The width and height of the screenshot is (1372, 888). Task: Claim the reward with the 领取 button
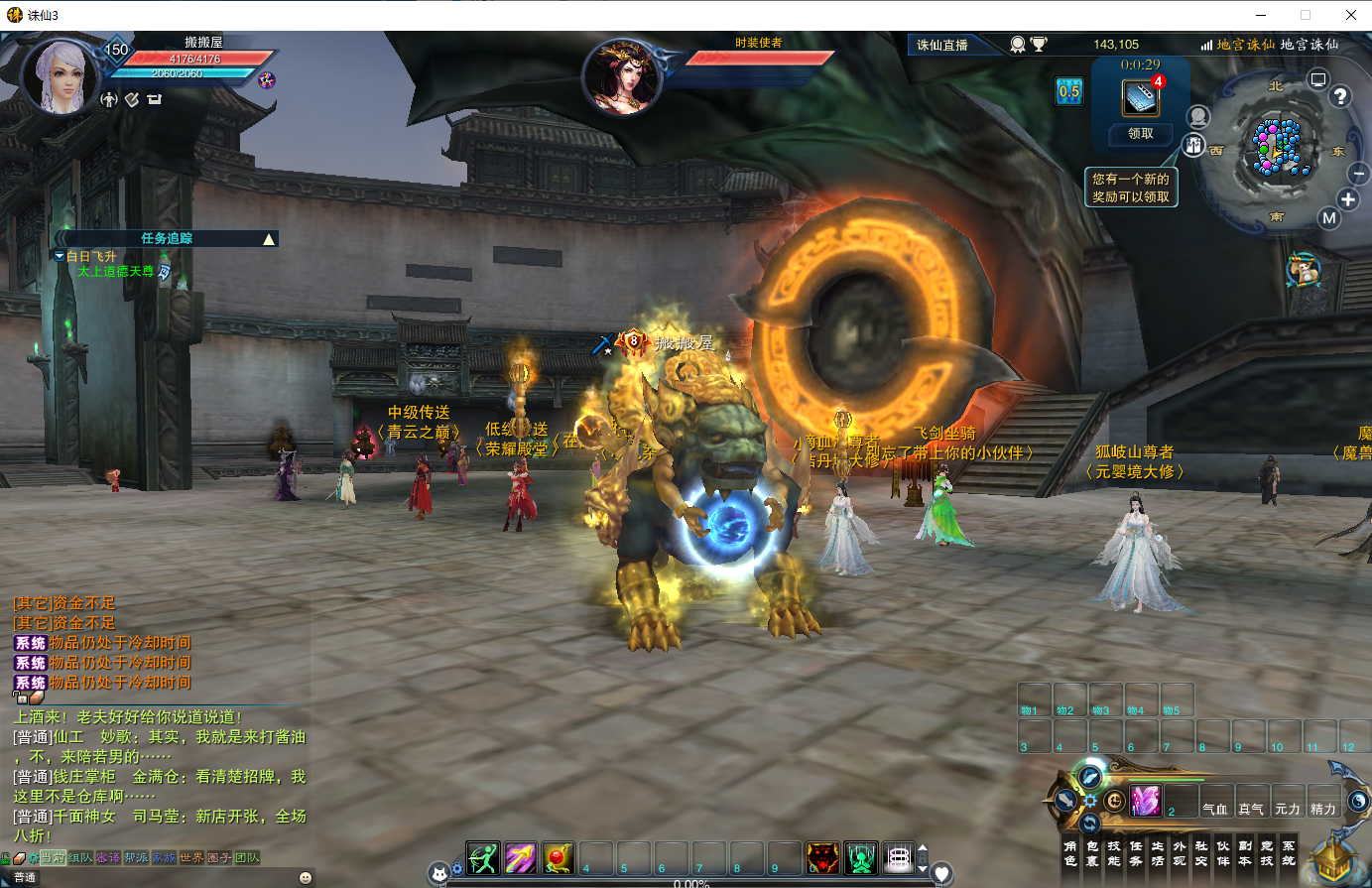click(x=1141, y=134)
